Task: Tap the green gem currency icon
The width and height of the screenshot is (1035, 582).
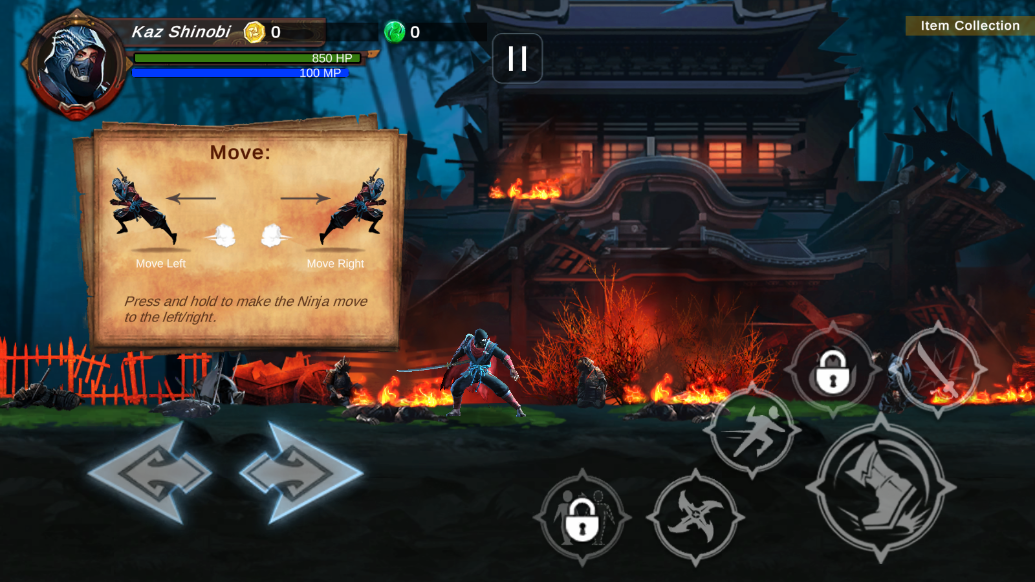Action: coord(395,32)
